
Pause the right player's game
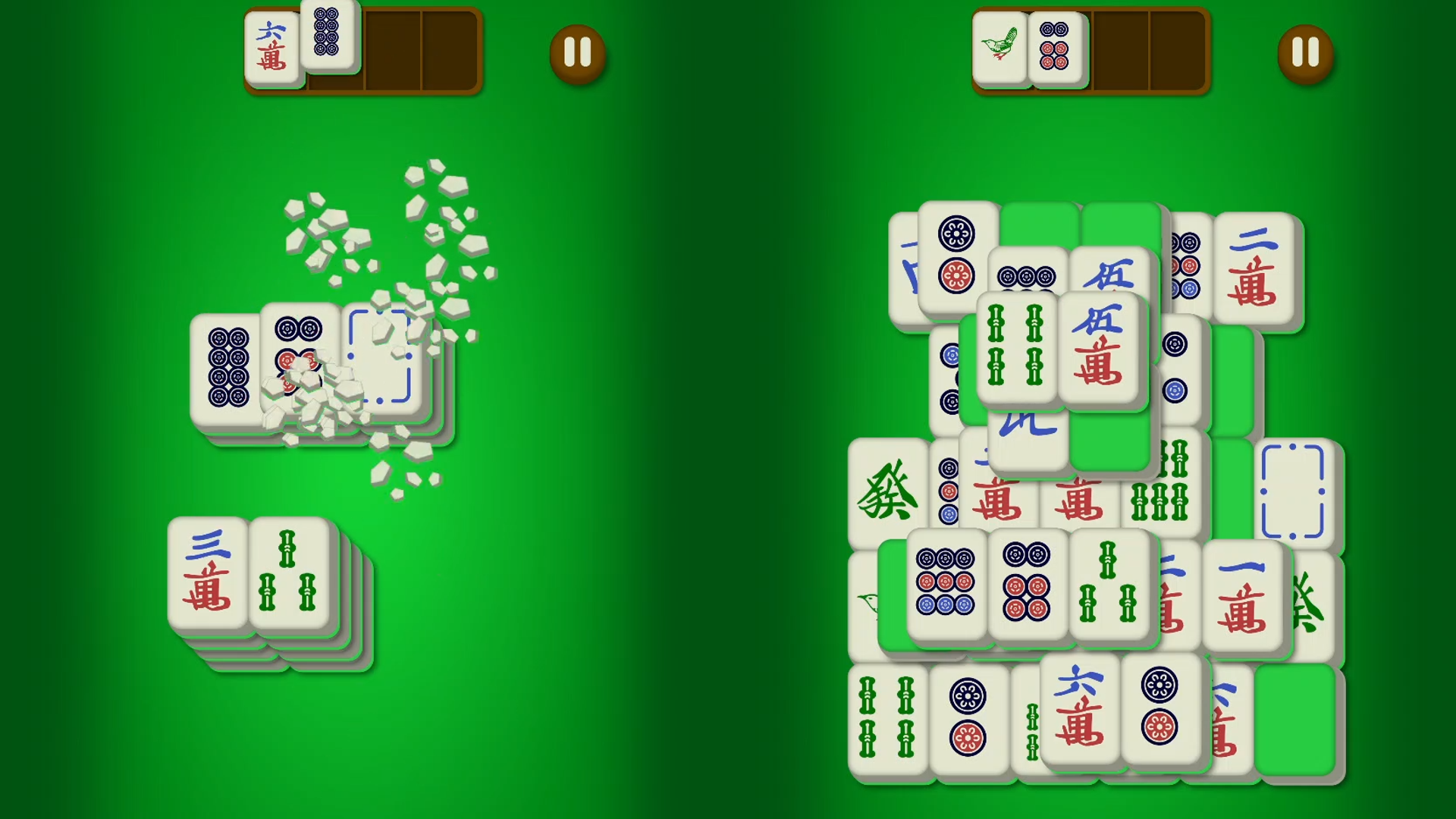click(x=1306, y=55)
